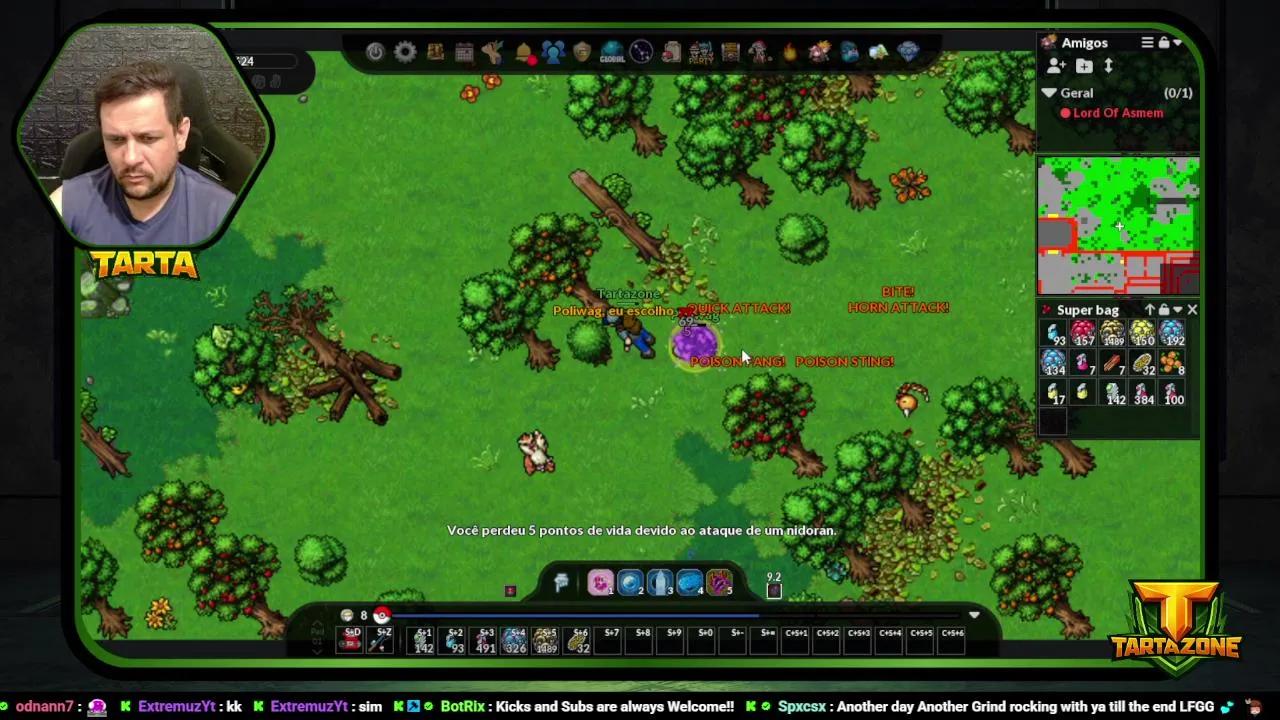
Task: Click the add friend icon in Amigos panel
Action: tap(1056, 66)
